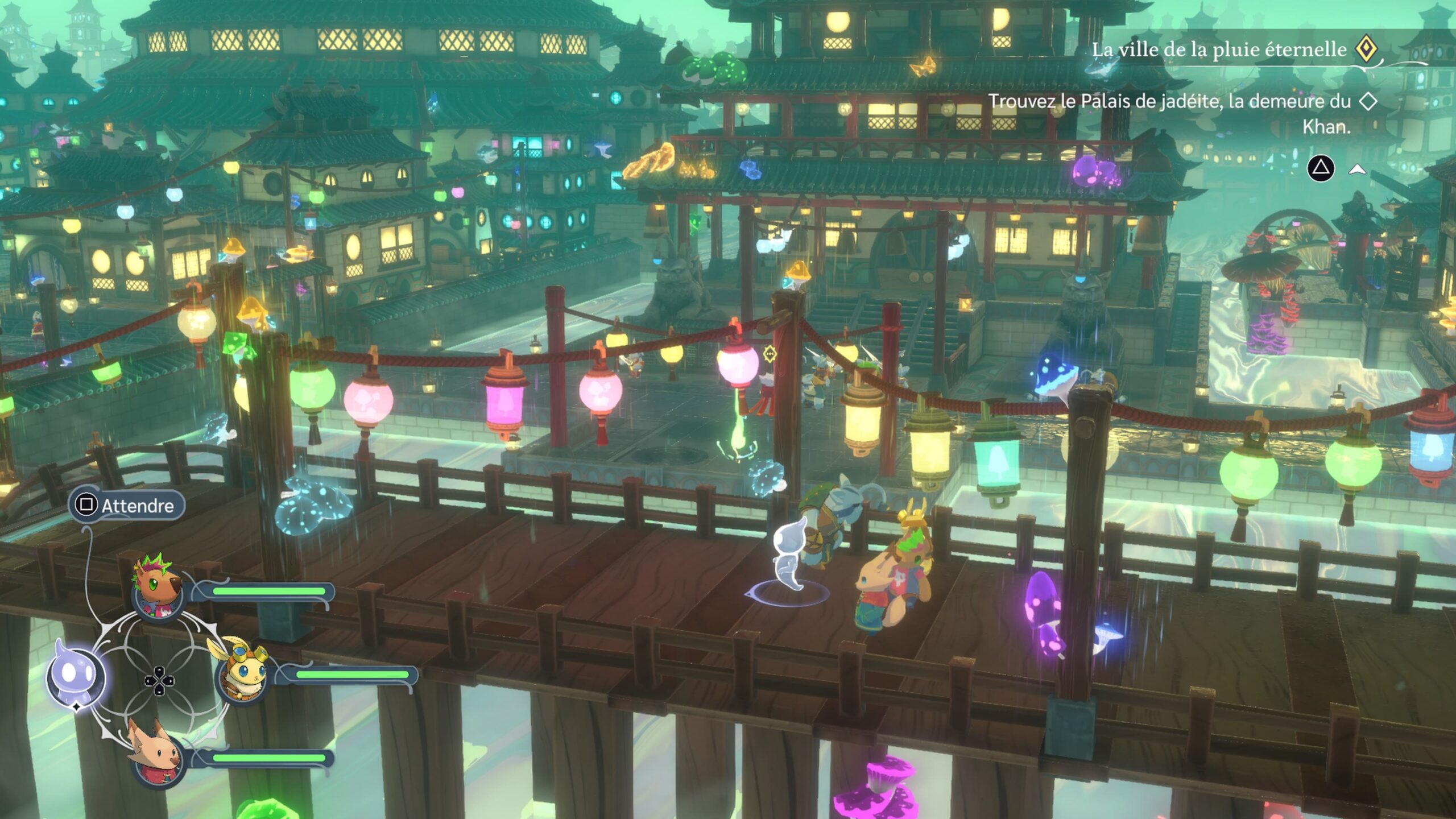The image size is (1456, 819).
Task: Select the green-haired hedgehog party portrait
Action: tap(157, 588)
